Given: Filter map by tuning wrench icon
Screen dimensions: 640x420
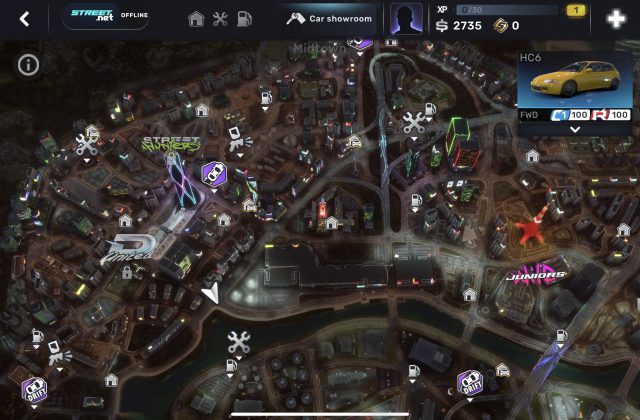Looking at the screenshot, I should (220, 19).
